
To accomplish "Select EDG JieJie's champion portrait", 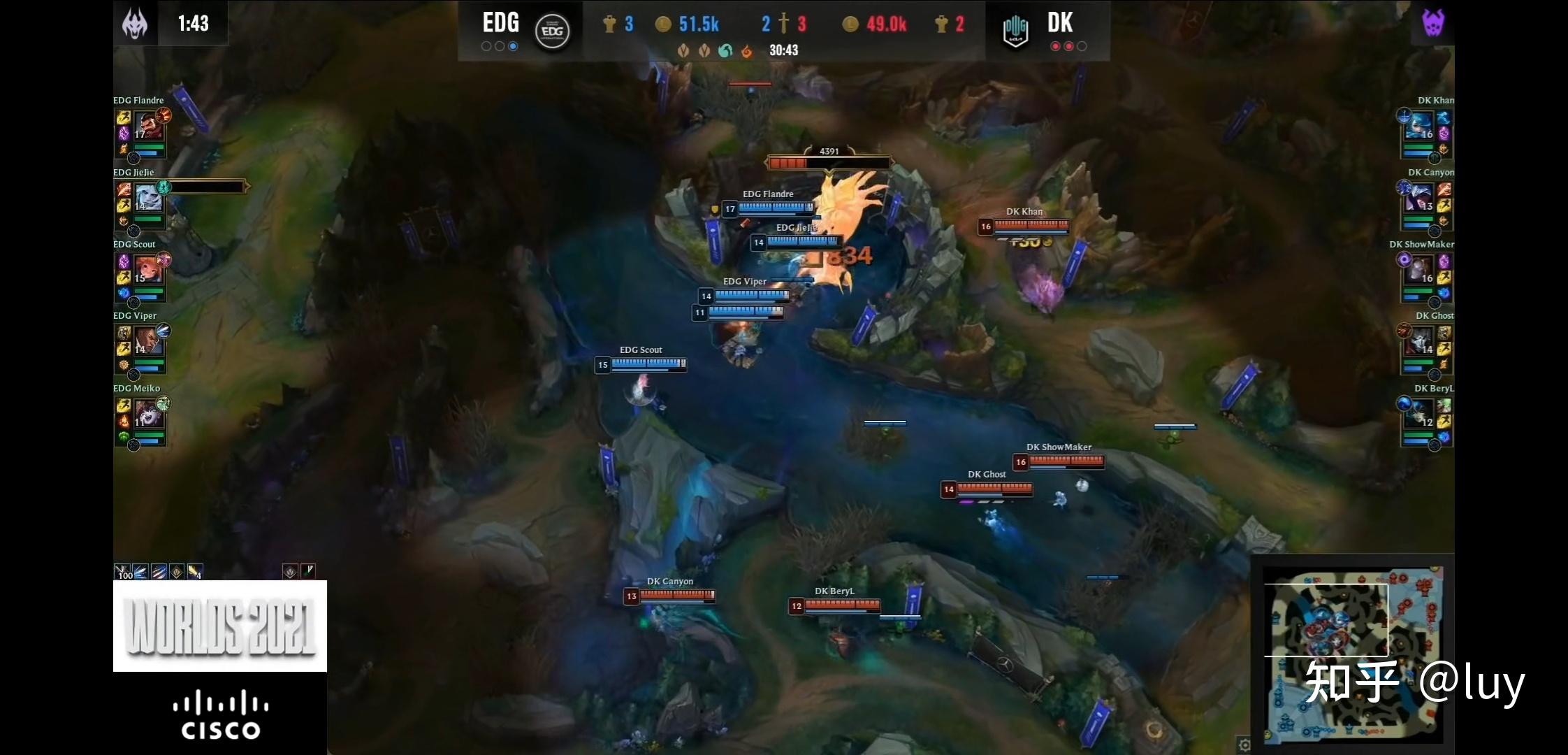I will point(148,199).
